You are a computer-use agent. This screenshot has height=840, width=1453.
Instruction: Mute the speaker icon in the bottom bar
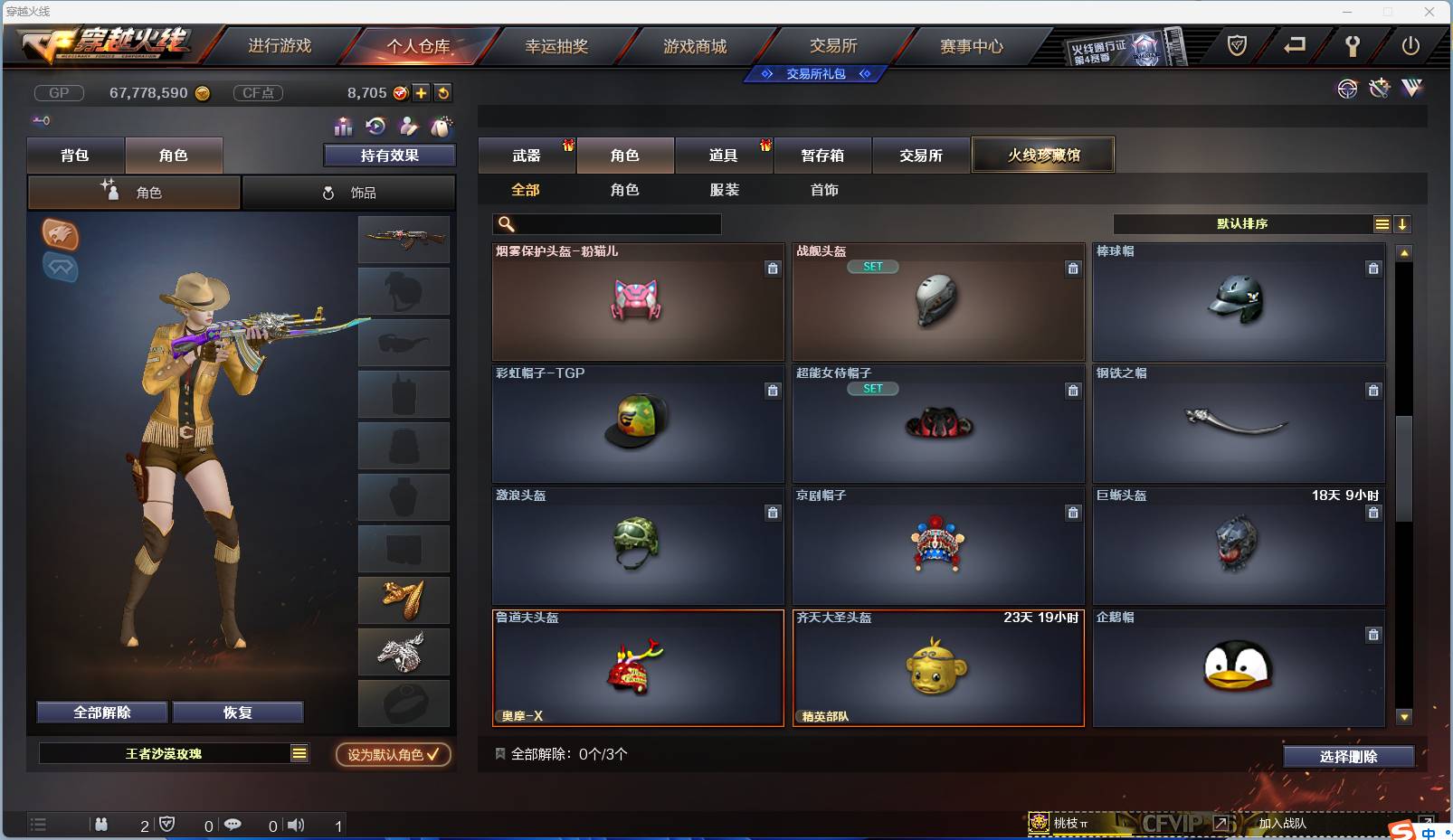point(296,825)
